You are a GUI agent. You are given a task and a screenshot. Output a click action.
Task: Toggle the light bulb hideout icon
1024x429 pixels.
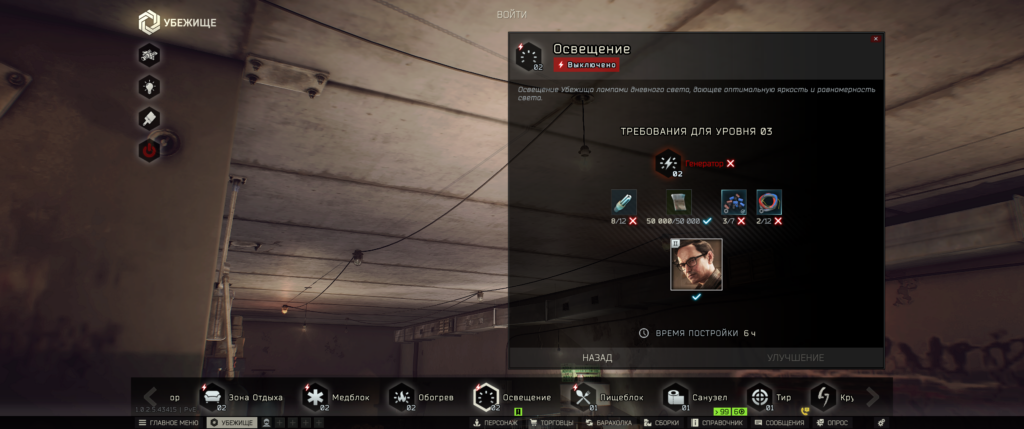point(149,87)
